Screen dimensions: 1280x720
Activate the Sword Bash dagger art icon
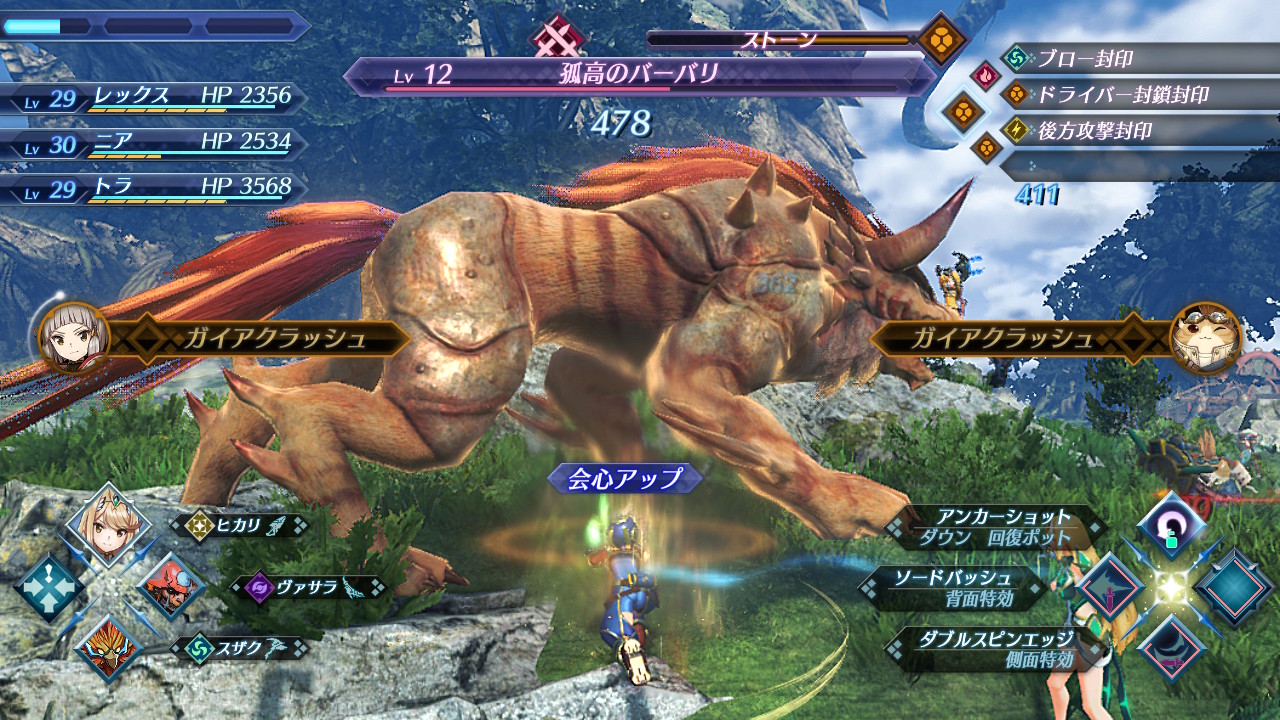[1110, 587]
